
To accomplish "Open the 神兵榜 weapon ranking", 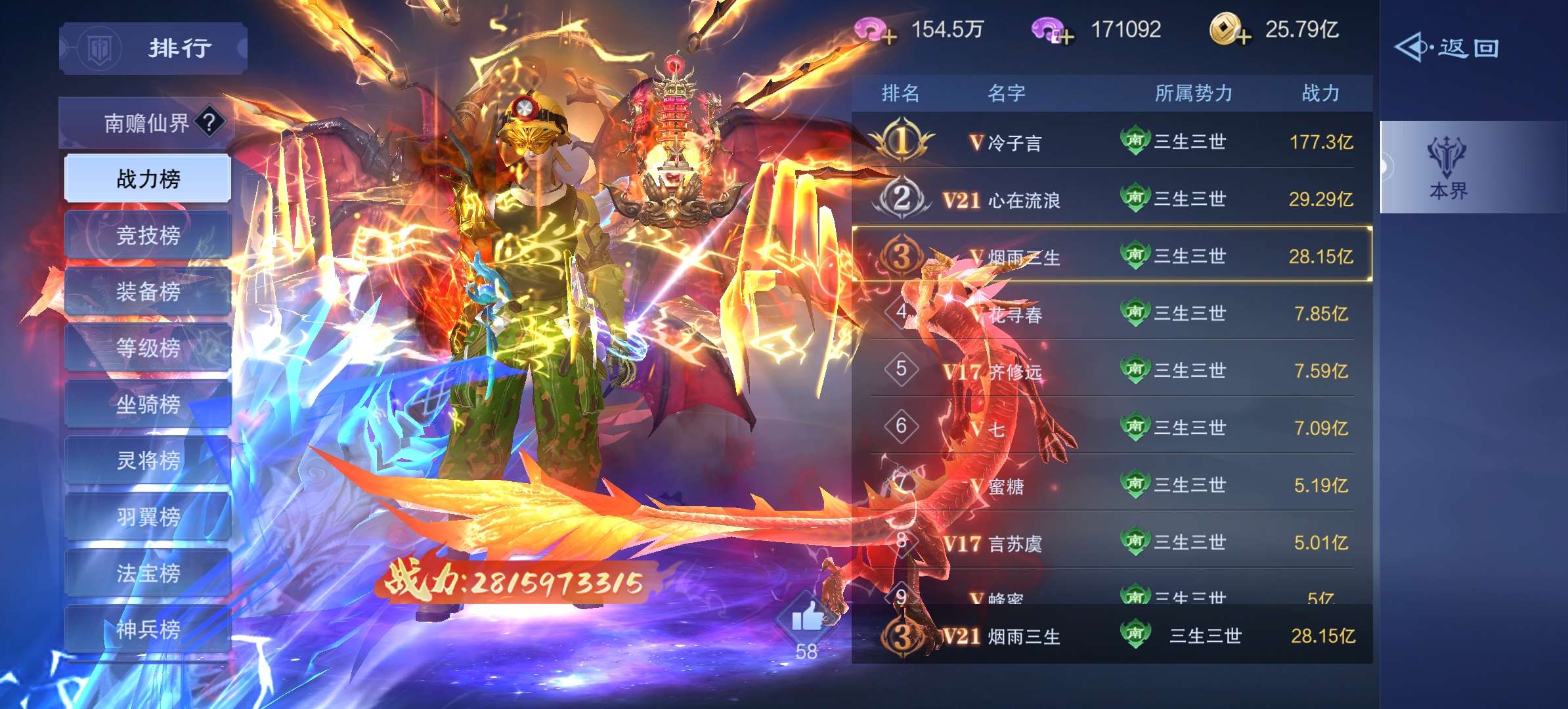I will [148, 630].
